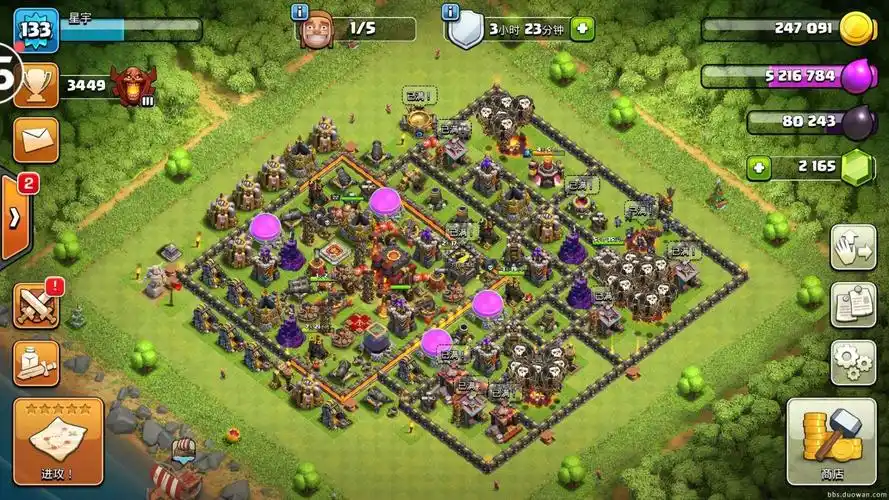Open the trophy count button
The image size is (889, 500).
pyautogui.click(x=35, y=86)
